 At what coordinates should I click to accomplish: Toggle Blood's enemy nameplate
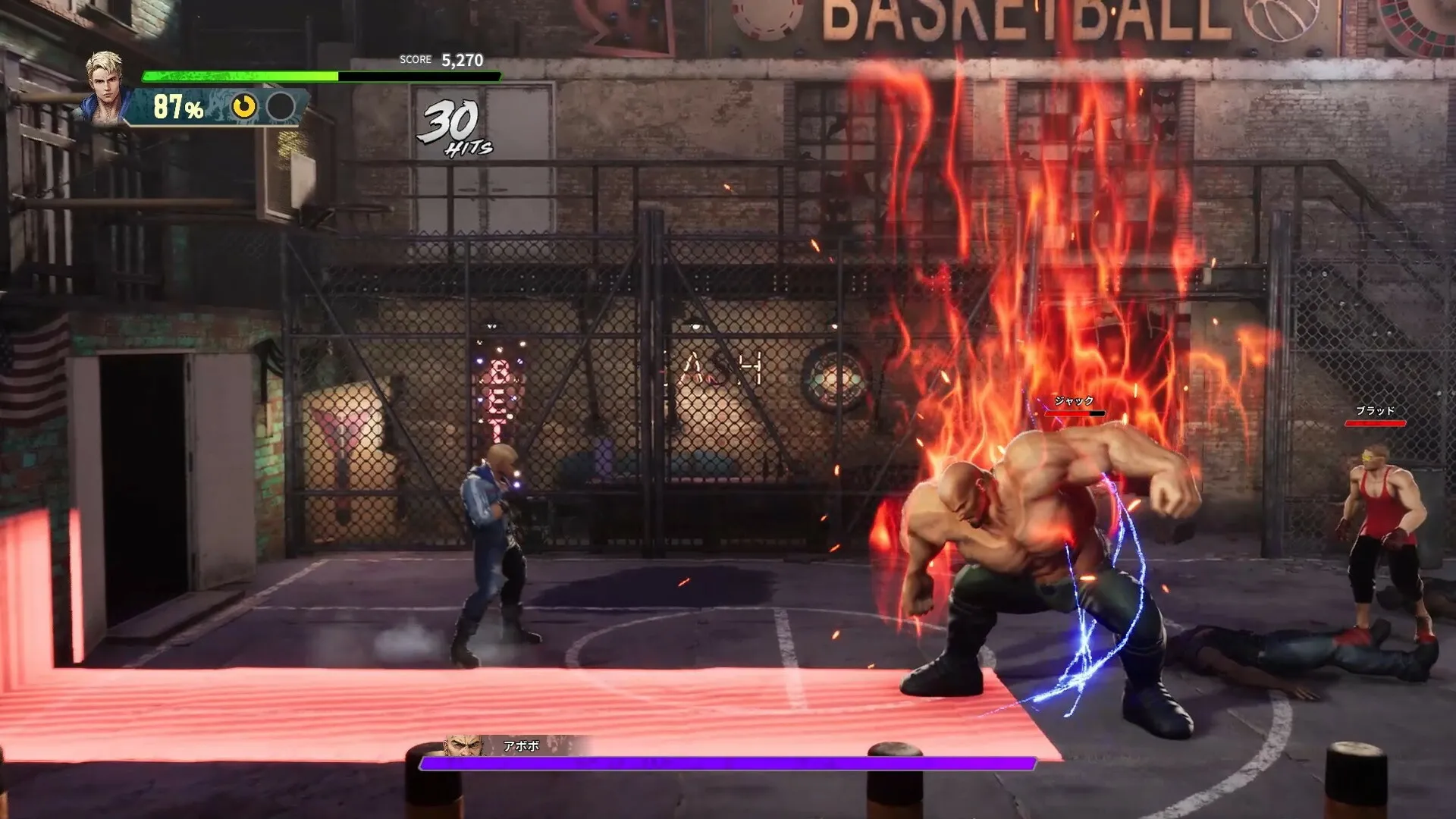1373,409
